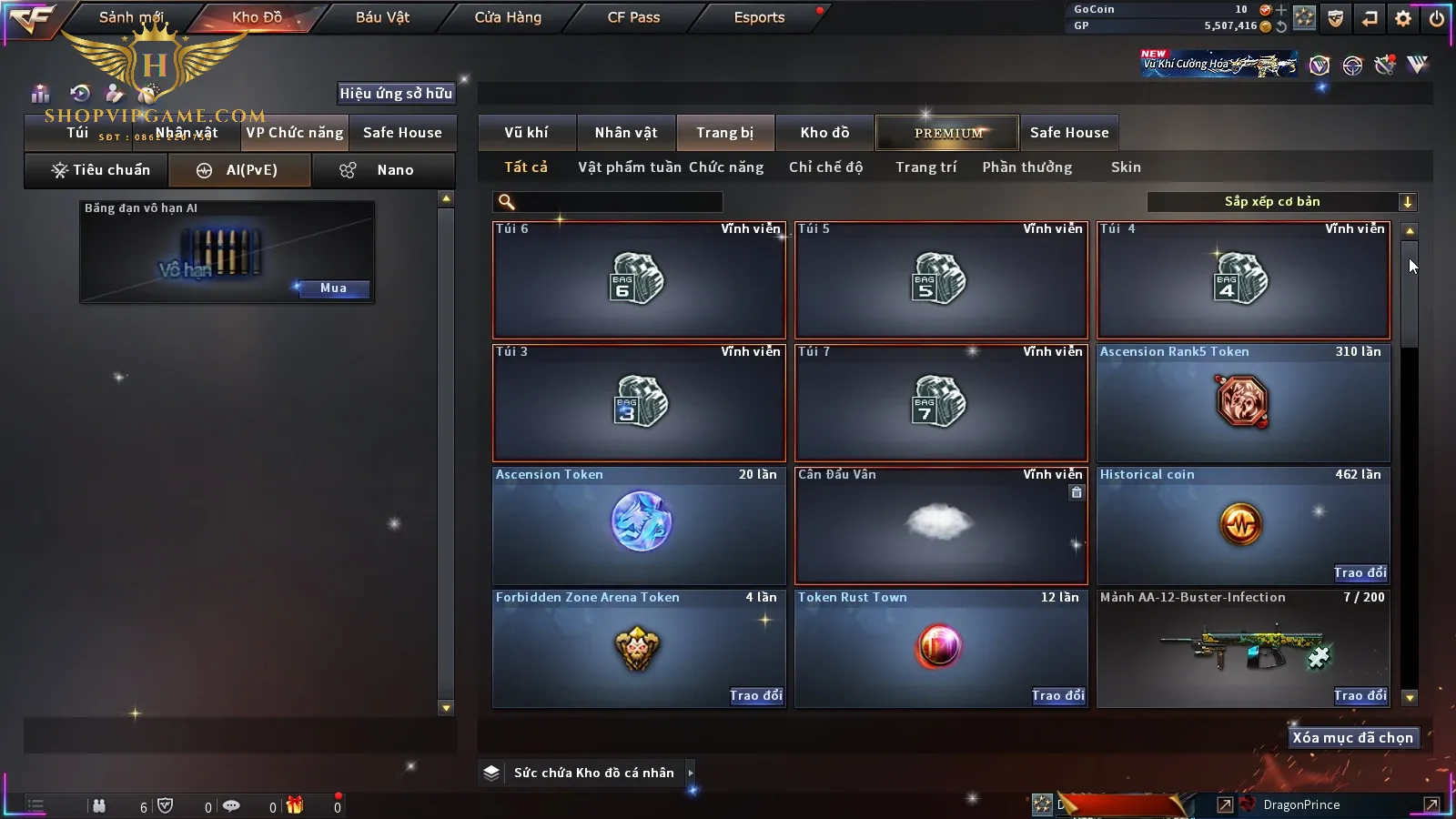This screenshot has width=1456, height=819.
Task: Exchange the Historical coin via Trao đổi
Action: (1360, 572)
